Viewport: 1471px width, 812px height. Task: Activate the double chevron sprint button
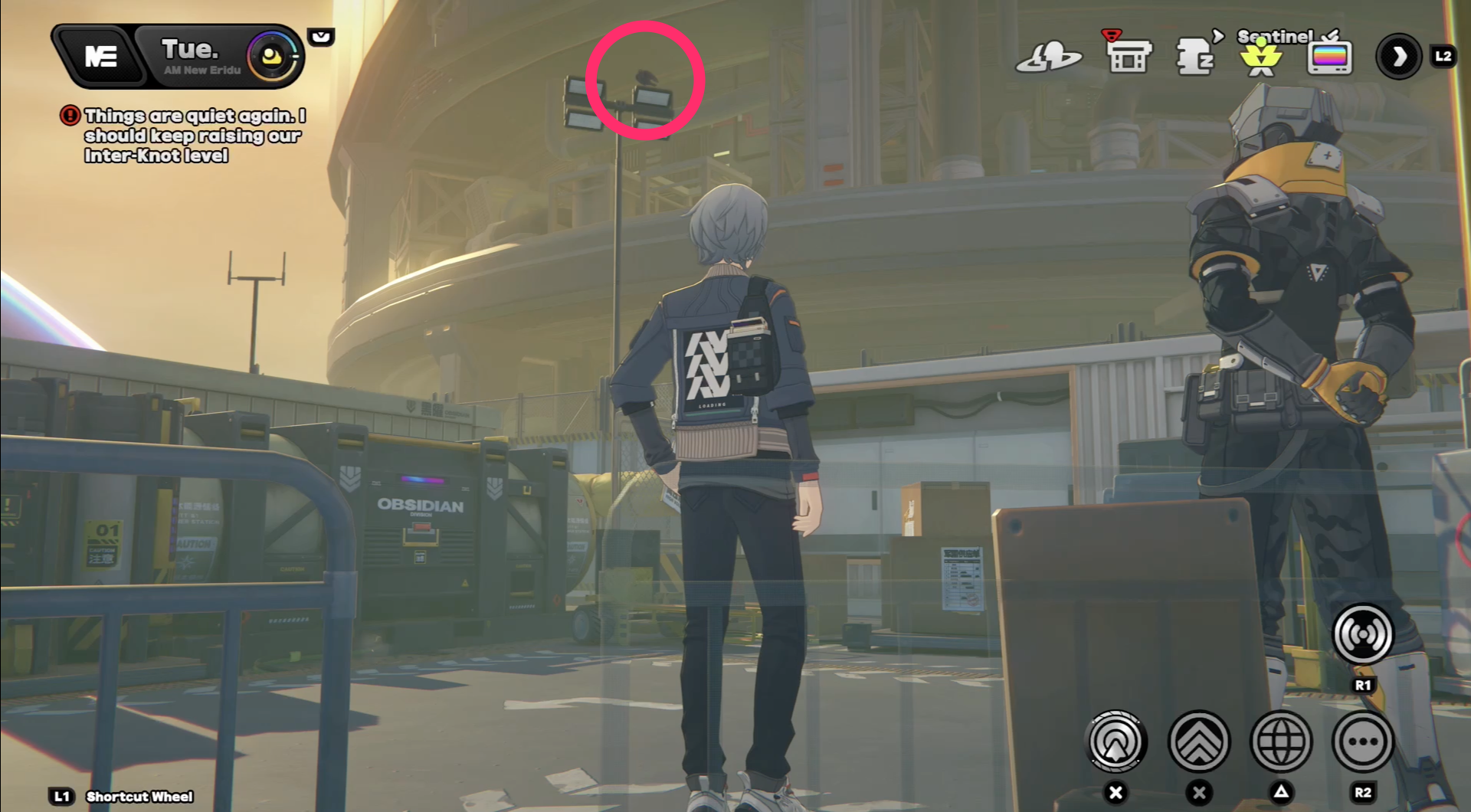(1199, 742)
